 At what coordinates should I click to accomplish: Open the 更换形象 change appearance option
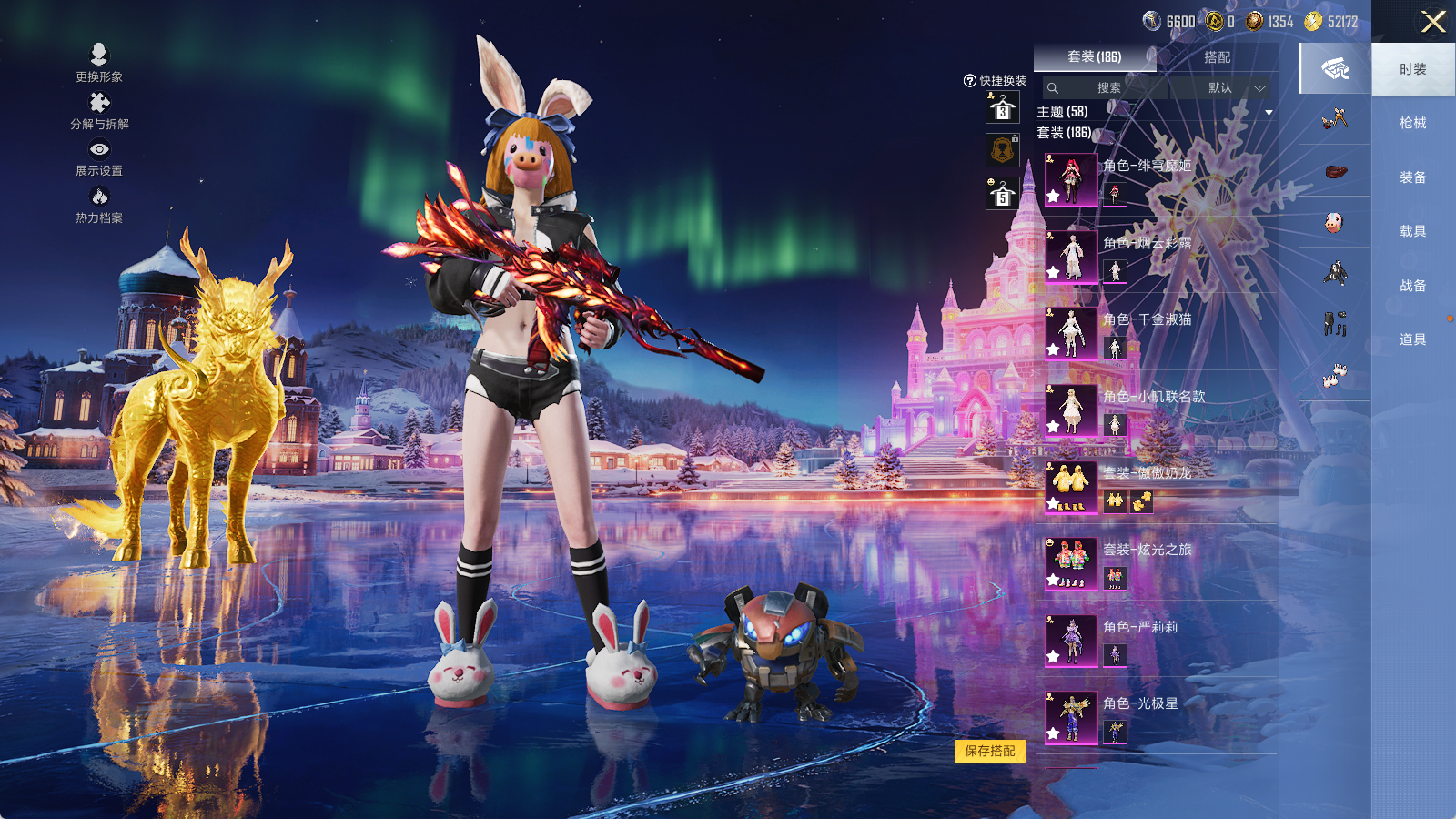click(99, 64)
